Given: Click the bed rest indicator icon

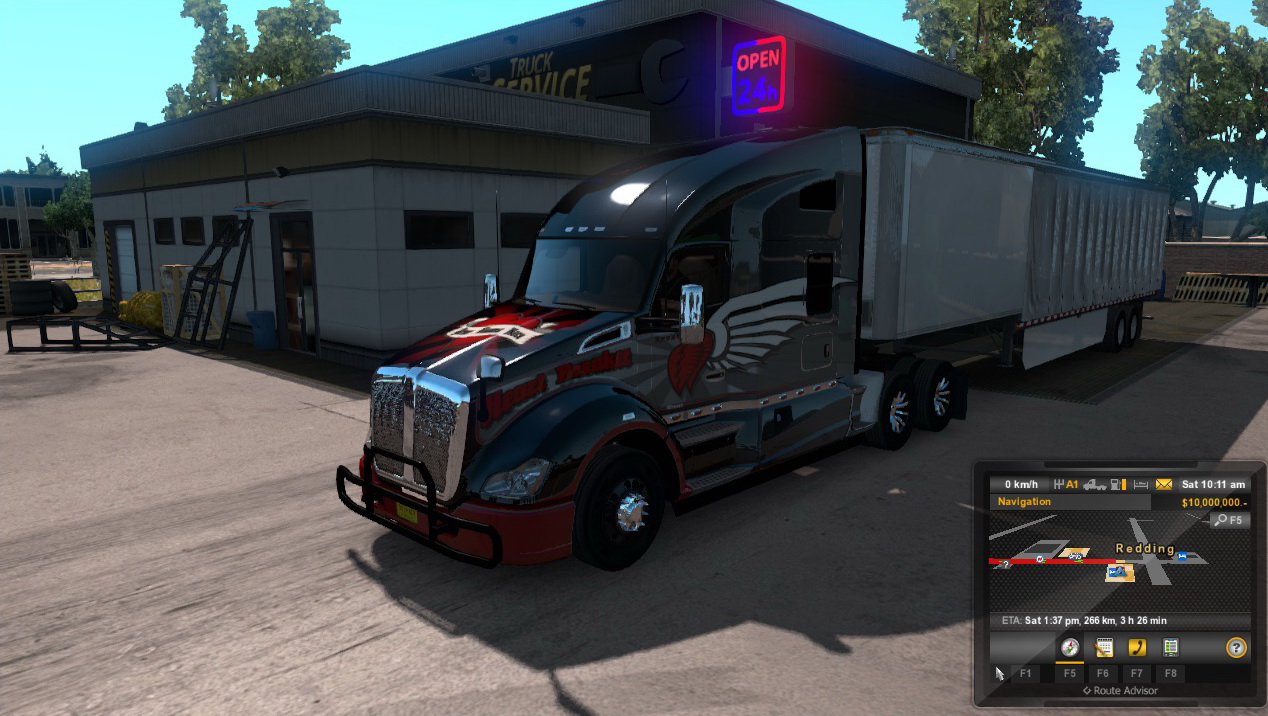Looking at the screenshot, I should 1142,484.
